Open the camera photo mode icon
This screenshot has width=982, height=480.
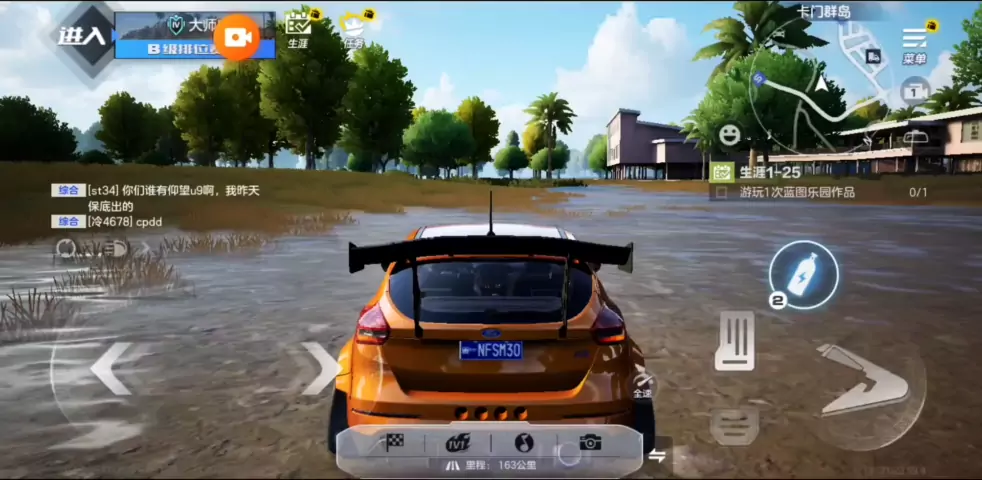click(x=590, y=441)
